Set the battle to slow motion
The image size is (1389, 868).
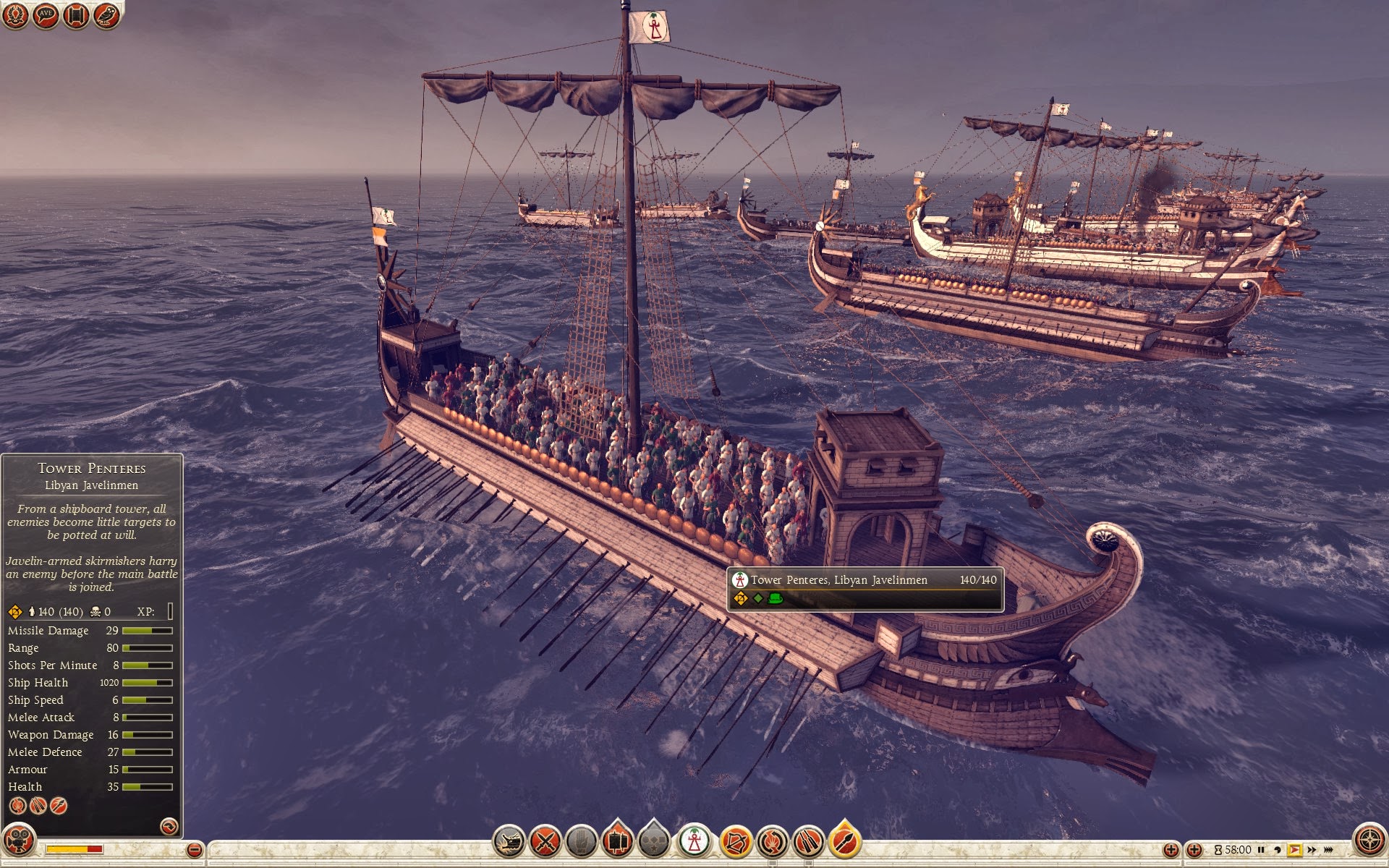click(x=1278, y=850)
